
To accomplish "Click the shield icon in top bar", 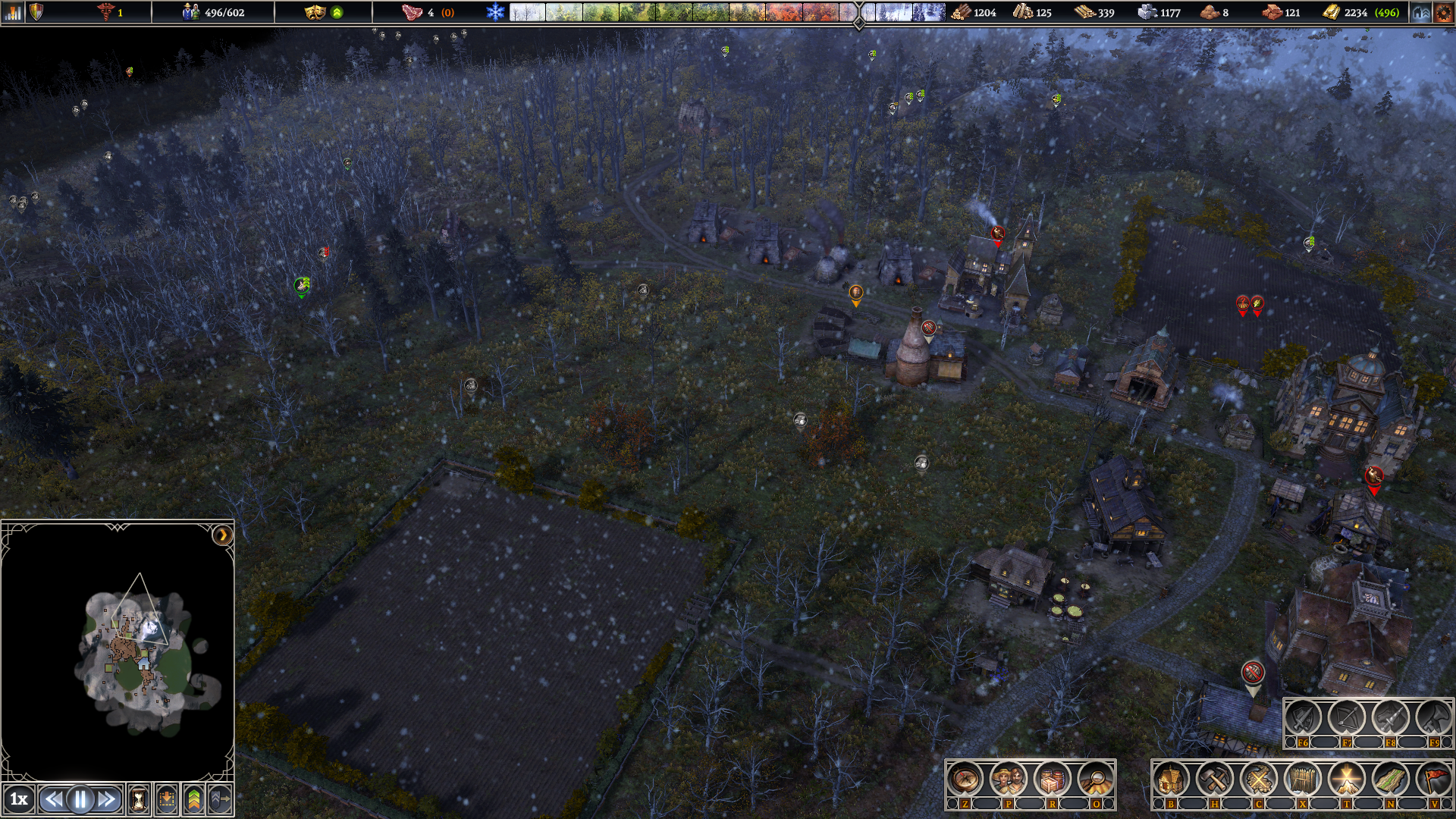I will [36, 12].
